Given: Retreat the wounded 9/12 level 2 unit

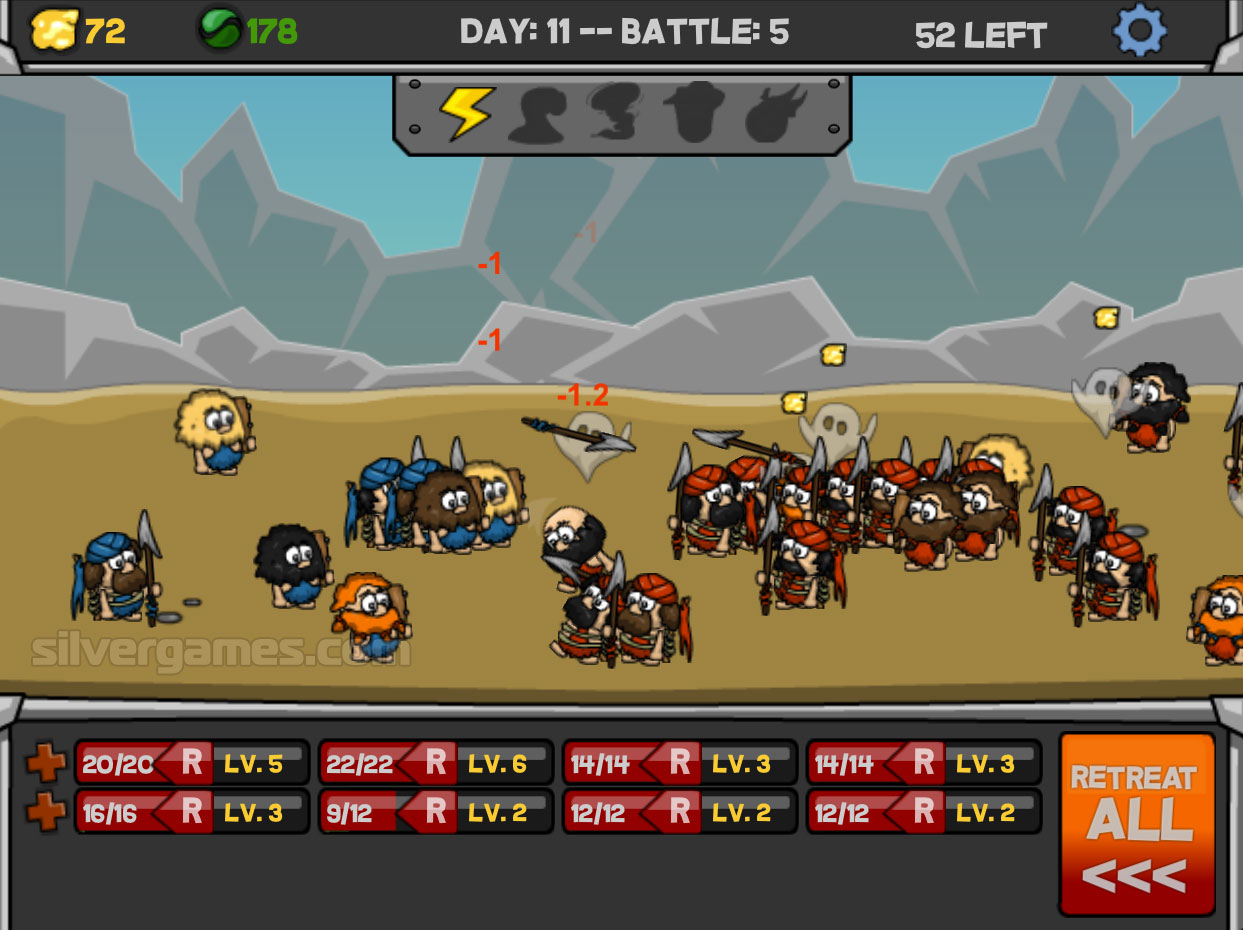Looking at the screenshot, I should (x=436, y=813).
